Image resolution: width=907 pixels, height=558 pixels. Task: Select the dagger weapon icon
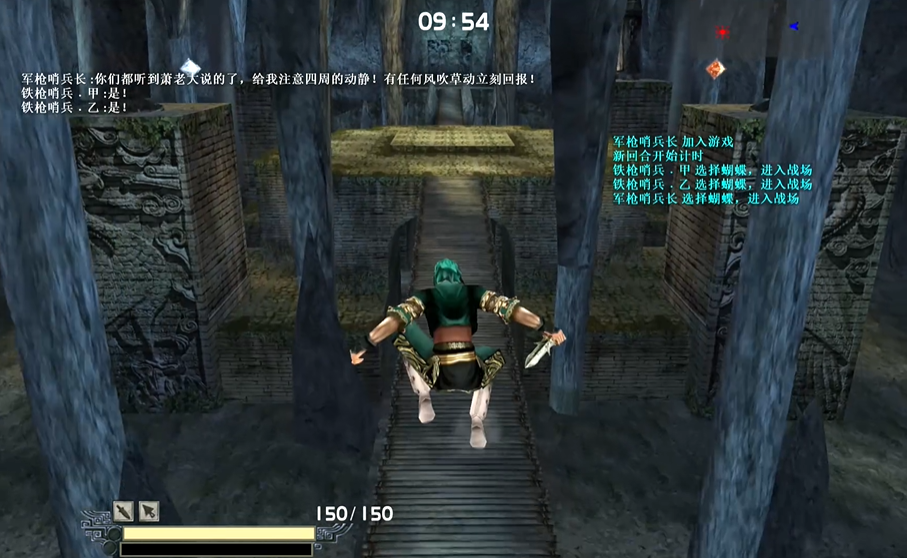123,510
